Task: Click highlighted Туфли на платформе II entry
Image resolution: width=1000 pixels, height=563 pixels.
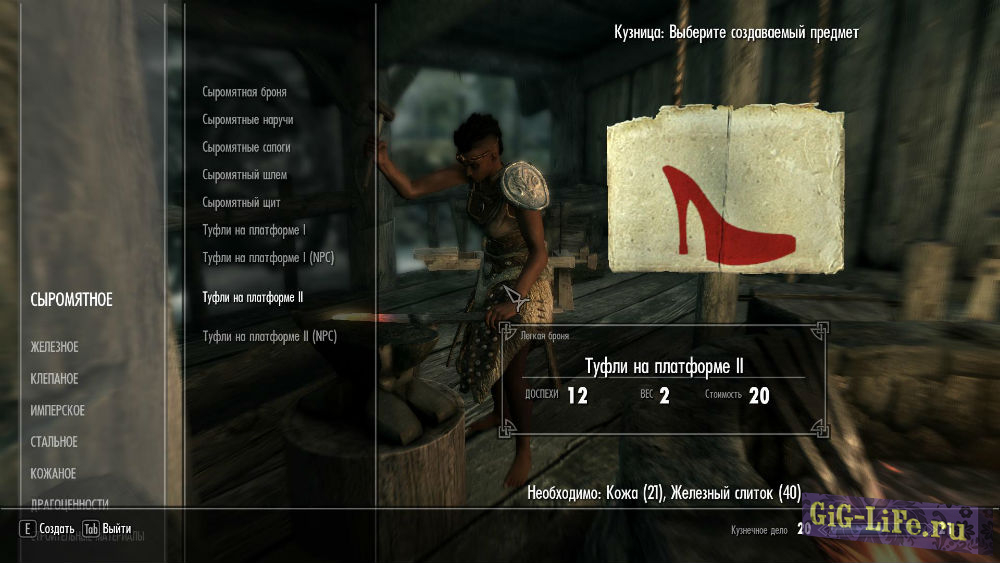Action: point(253,298)
